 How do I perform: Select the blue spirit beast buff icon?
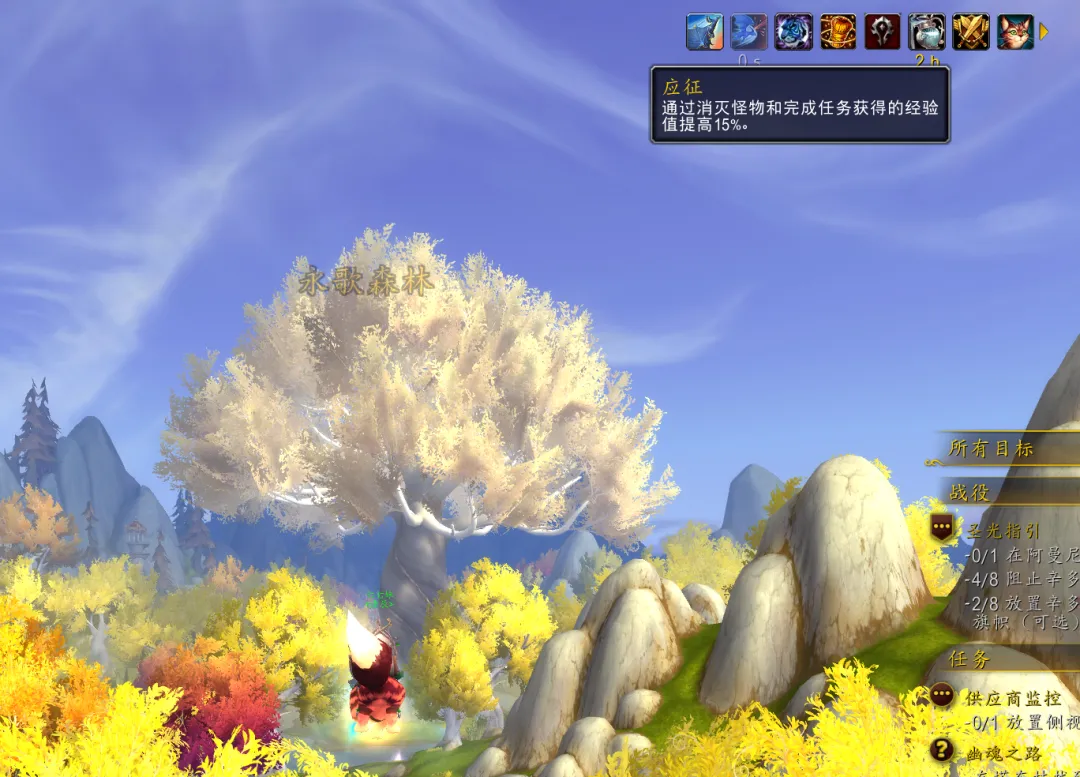[x=793, y=32]
